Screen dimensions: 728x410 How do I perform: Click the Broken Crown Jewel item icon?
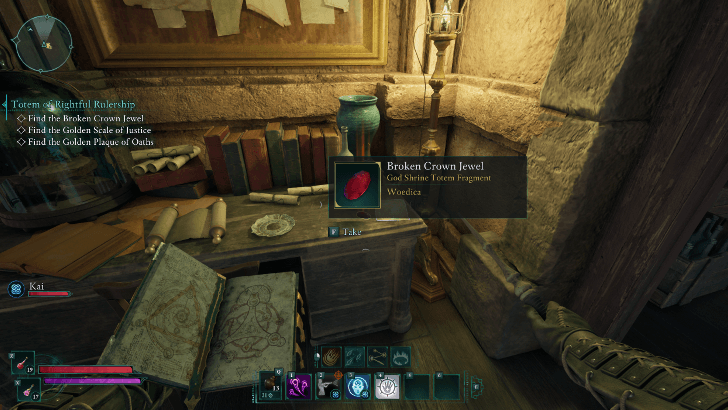tap(357, 186)
